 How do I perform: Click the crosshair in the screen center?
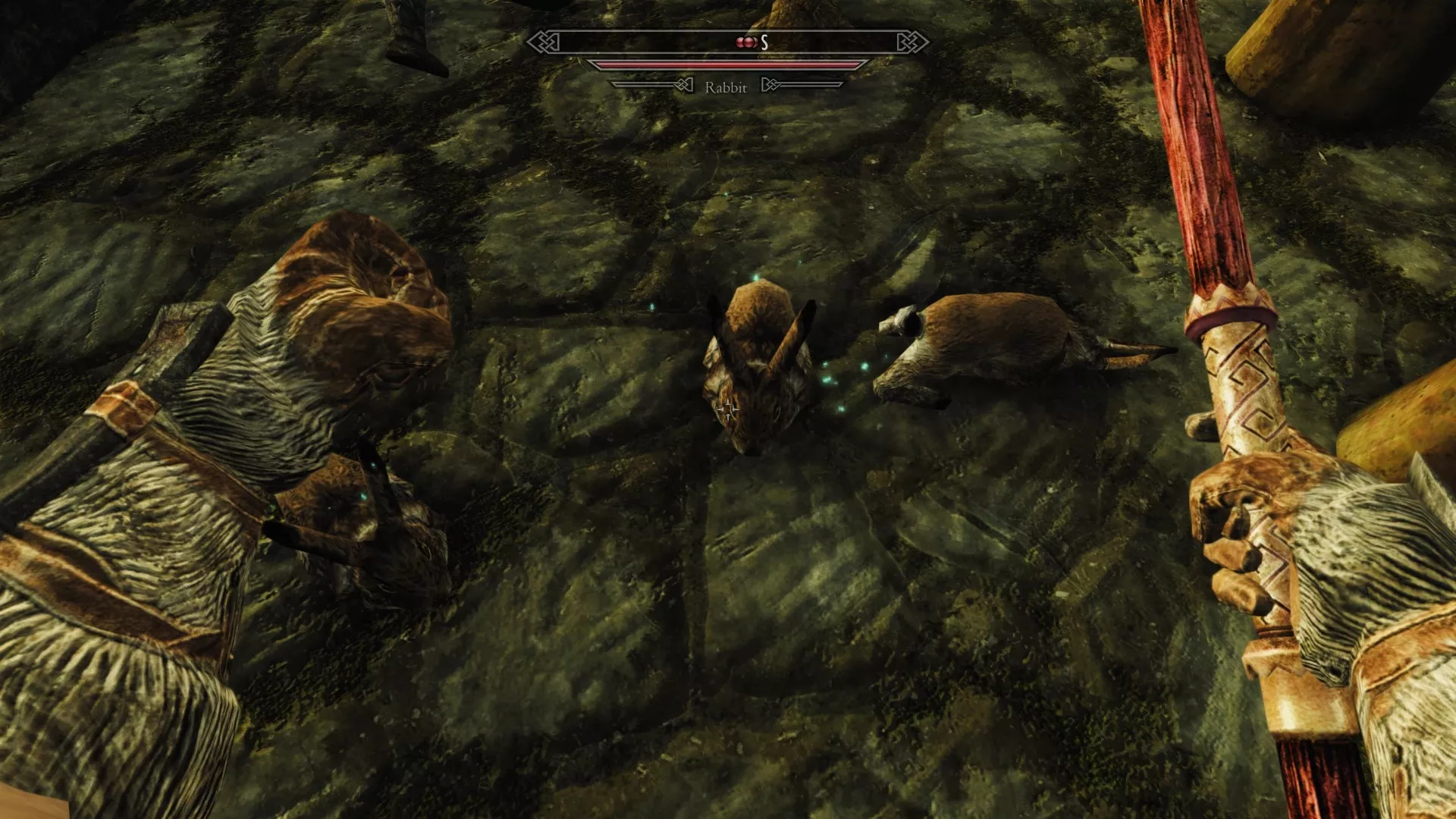(728, 409)
